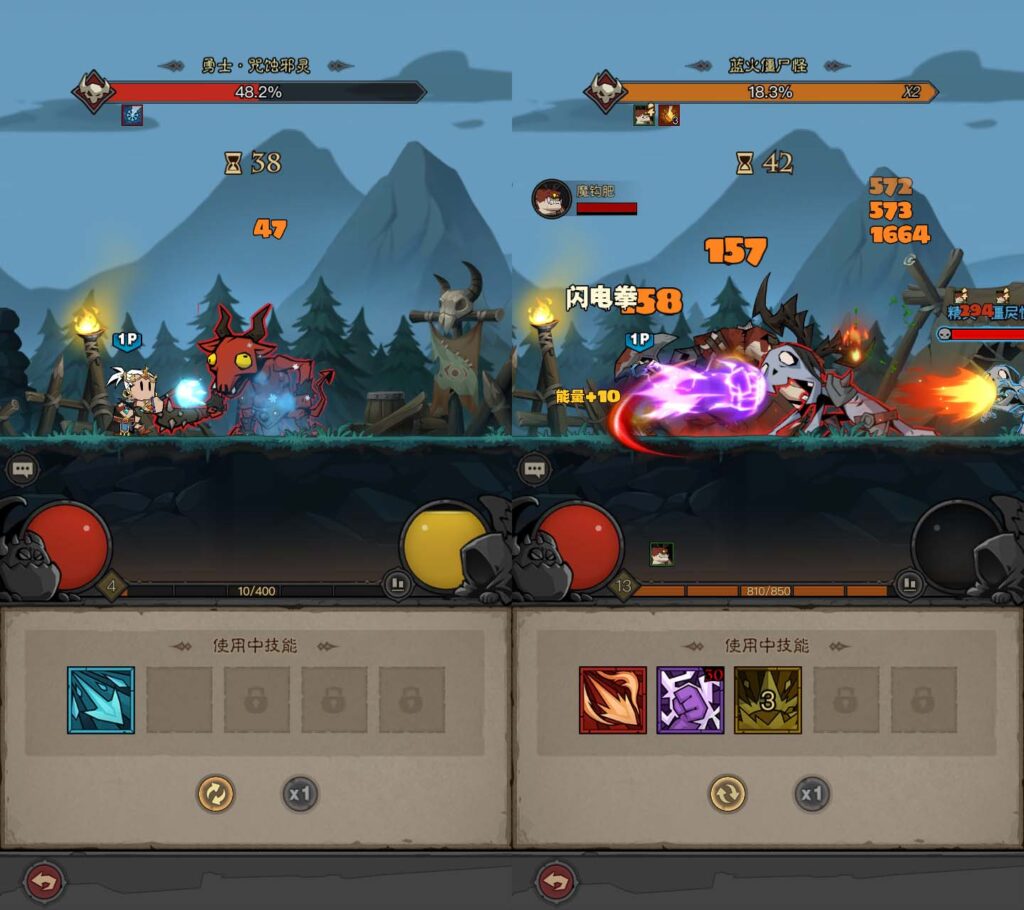1024x910 pixels.
Task: Pause the battle beside the black orb
Action: (908, 584)
